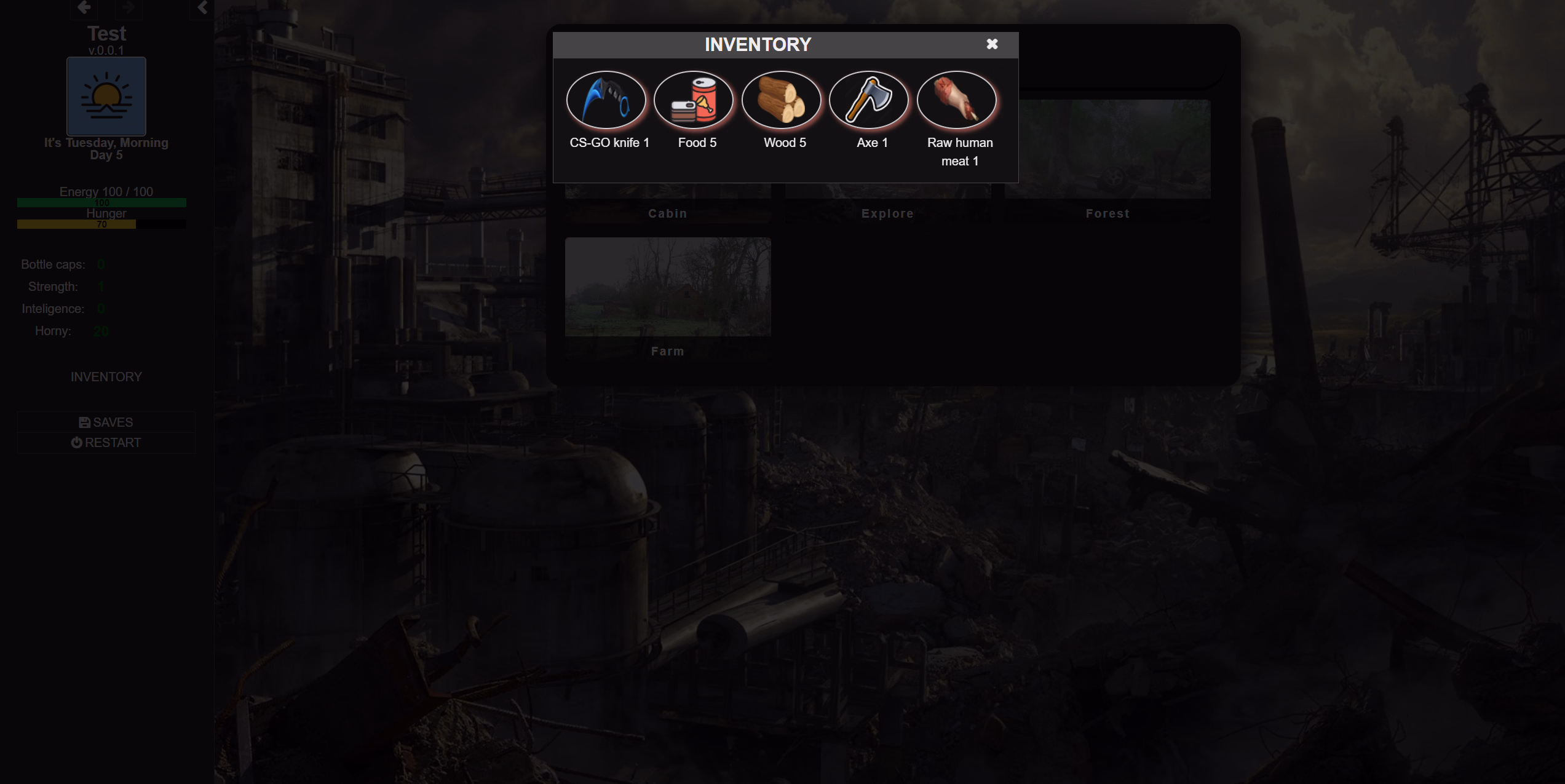Click the Food can item icon
The image size is (1565, 784).
tap(695, 99)
